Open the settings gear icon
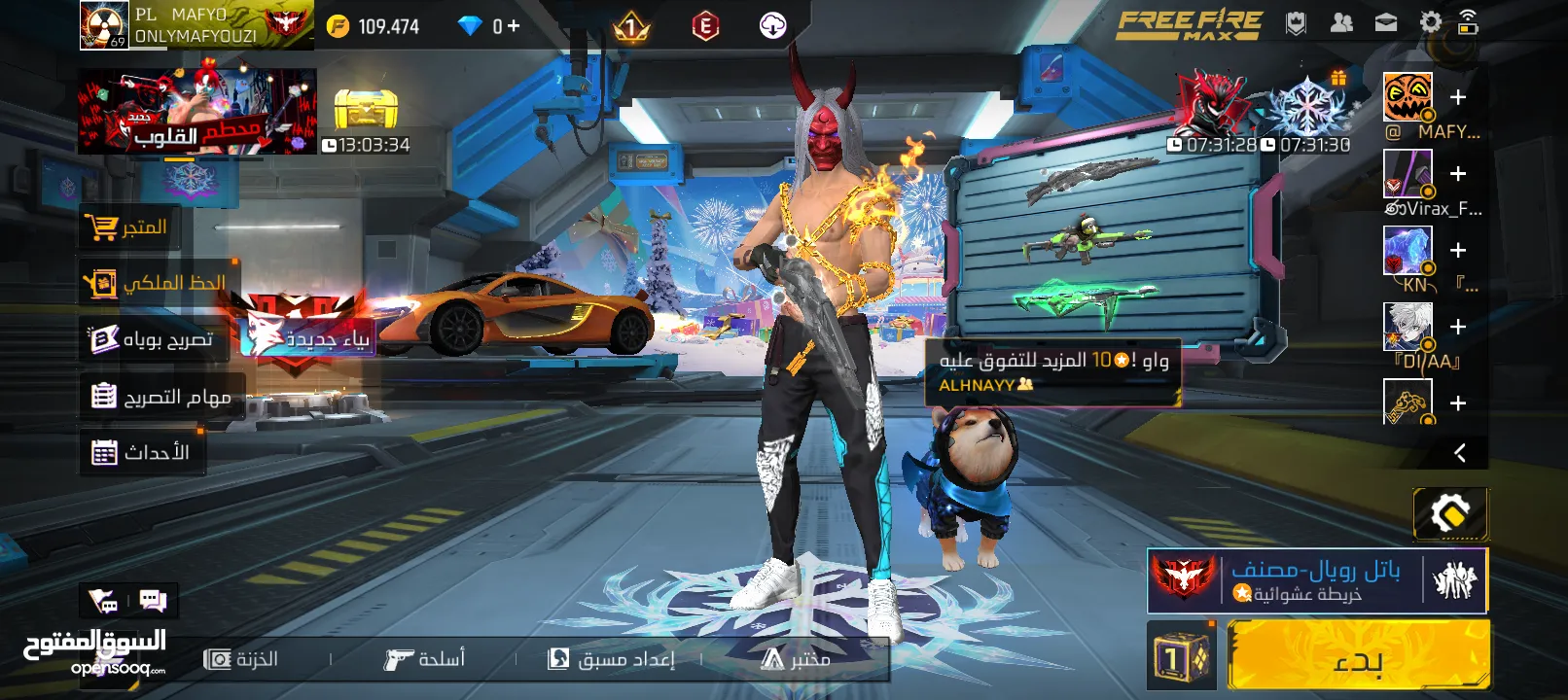 coord(1430,22)
